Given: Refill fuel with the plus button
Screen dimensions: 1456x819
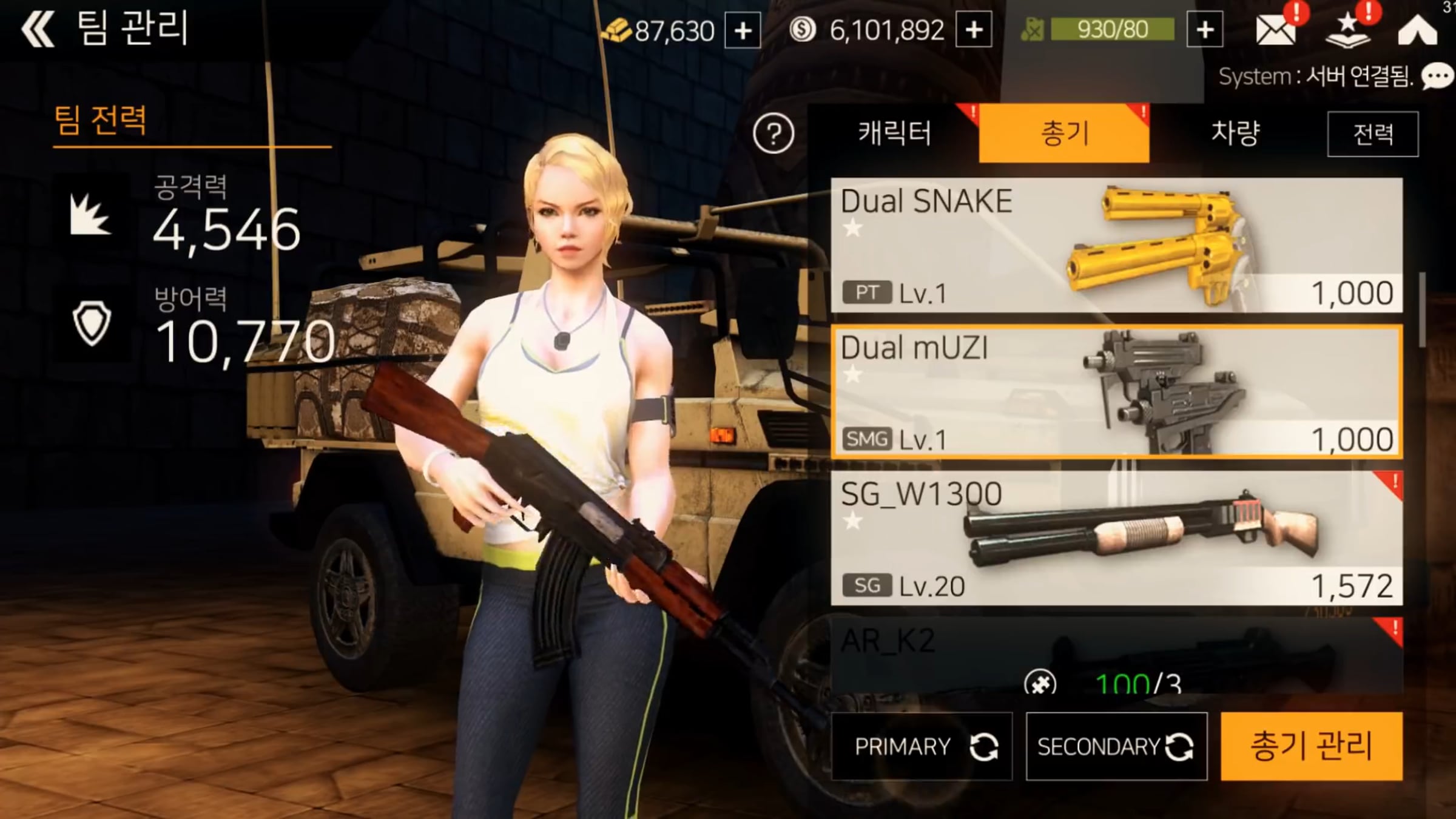Looking at the screenshot, I should [1205, 30].
